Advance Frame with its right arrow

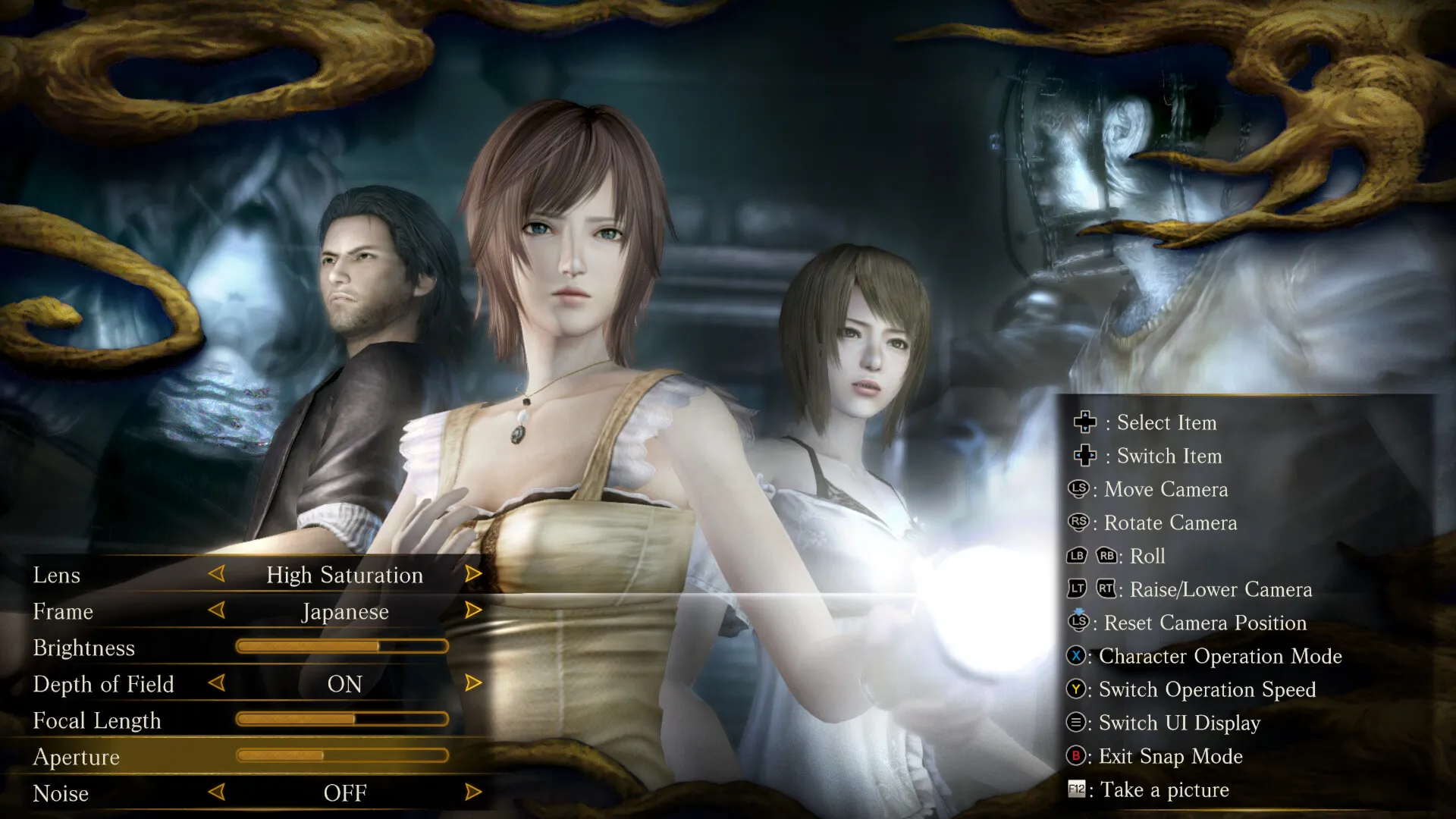point(473,610)
